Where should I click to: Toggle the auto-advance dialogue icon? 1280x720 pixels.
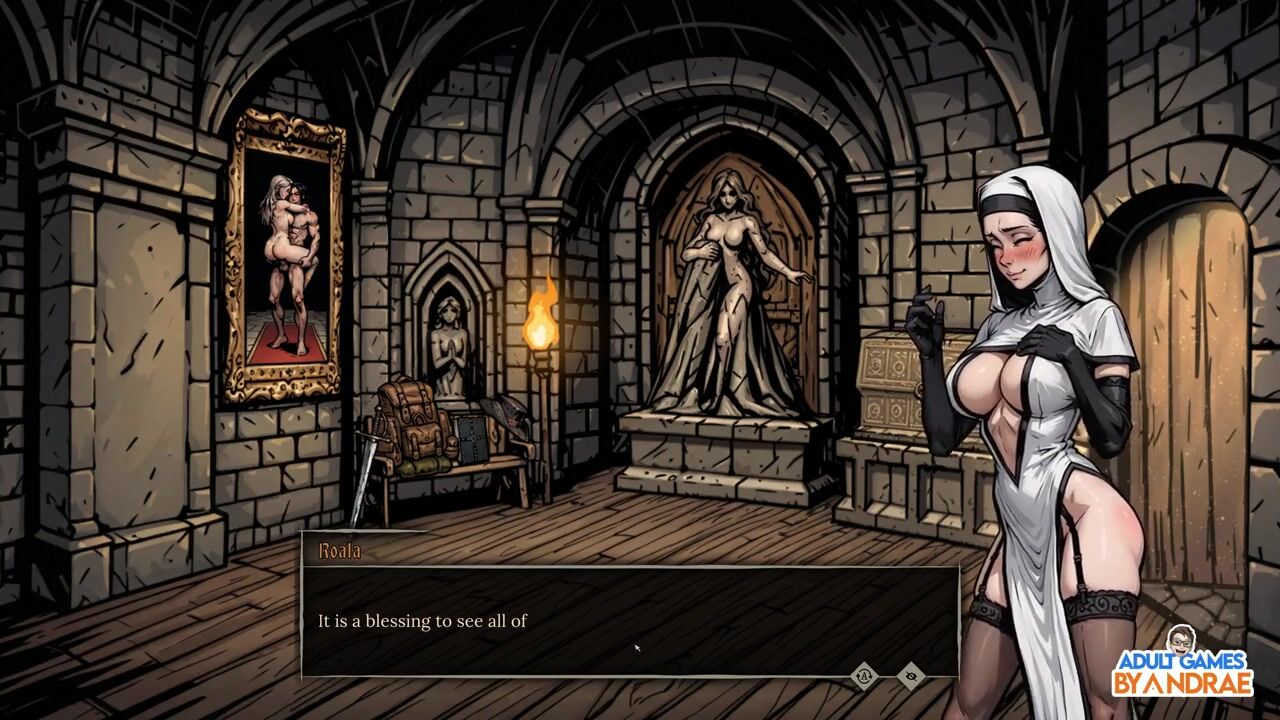[864, 676]
